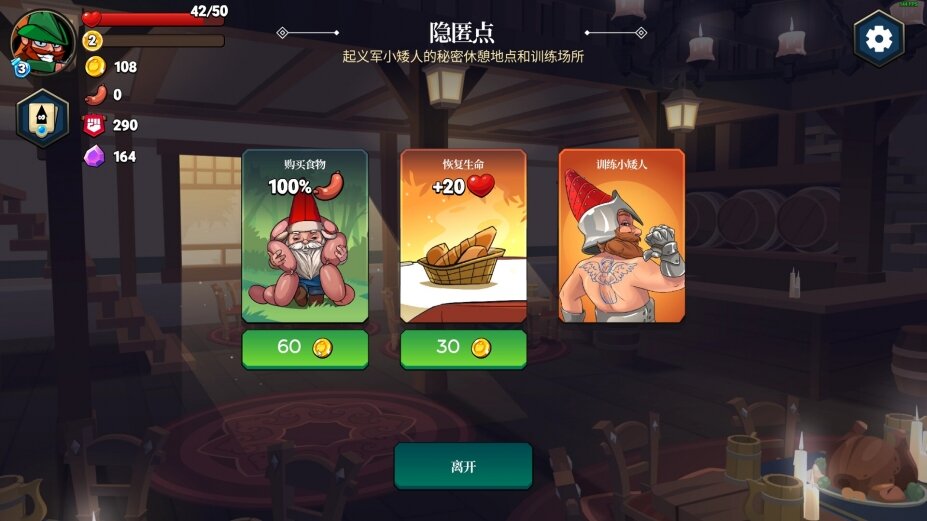This screenshot has width=927, height=521.
Task: Choose the 恢复生命 heal card
Action: click(463, 237)
